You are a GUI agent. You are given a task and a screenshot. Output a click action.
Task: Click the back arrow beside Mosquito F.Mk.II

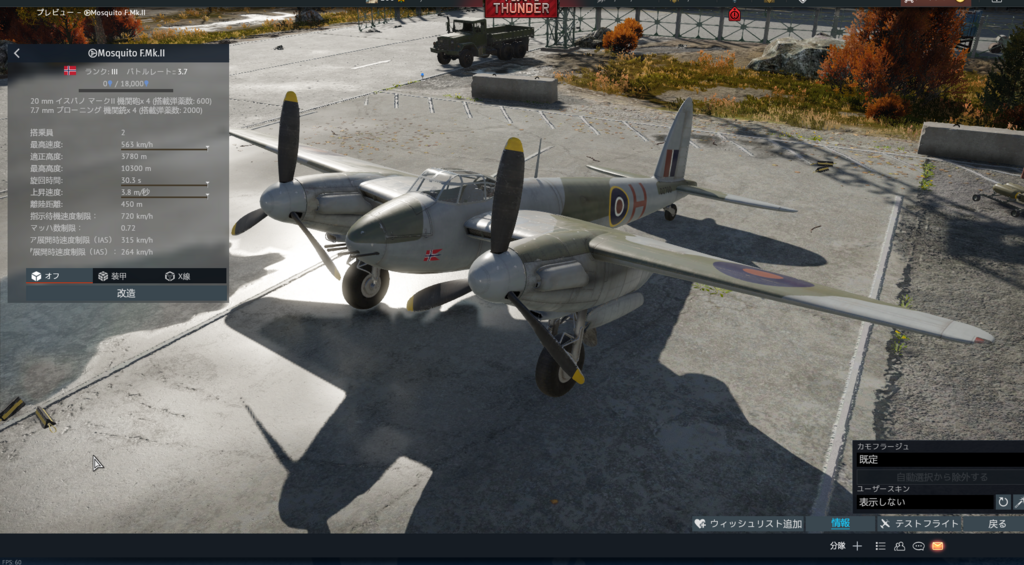click(17, 53)
